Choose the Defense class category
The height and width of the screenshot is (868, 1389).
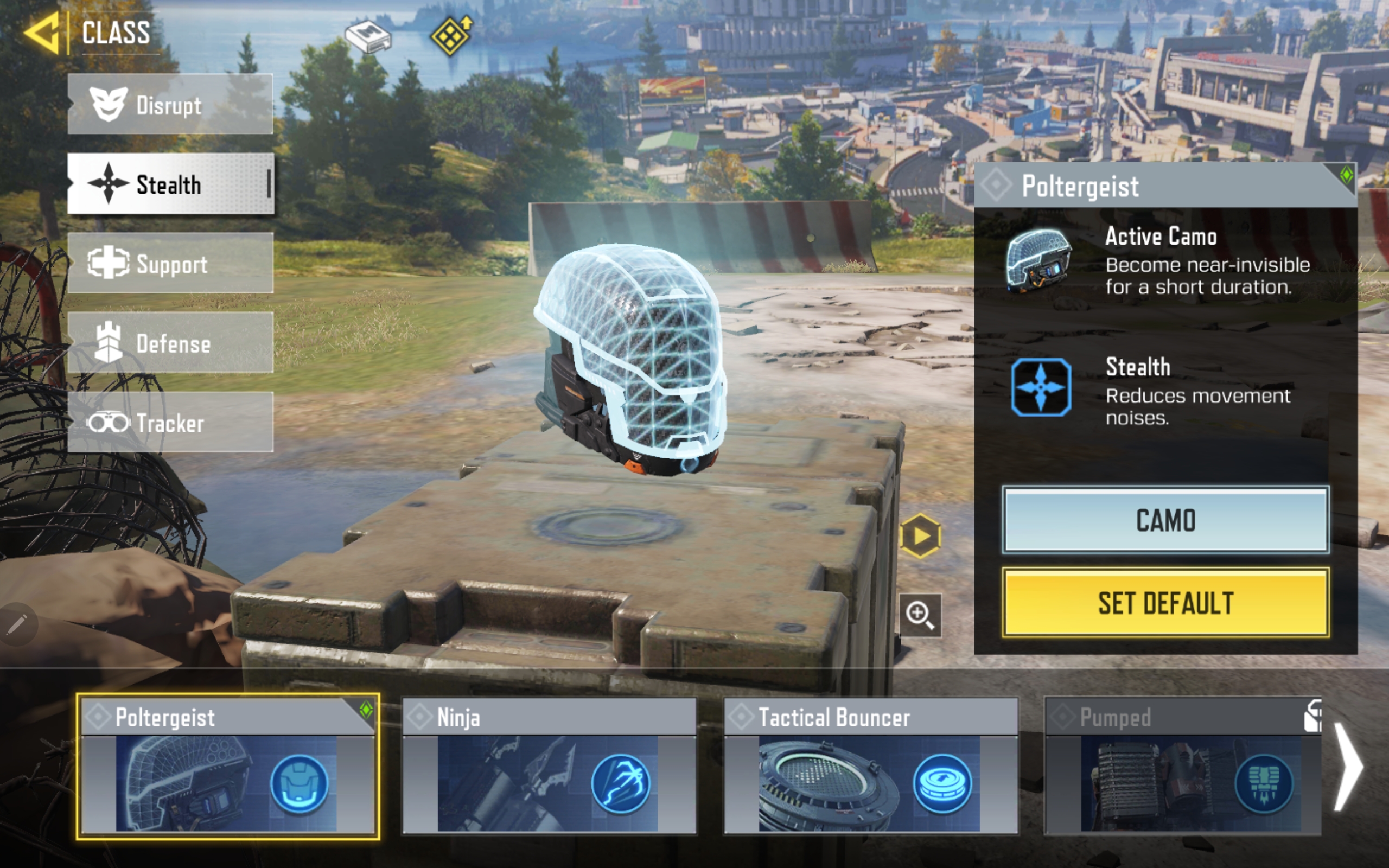point(170,343)
